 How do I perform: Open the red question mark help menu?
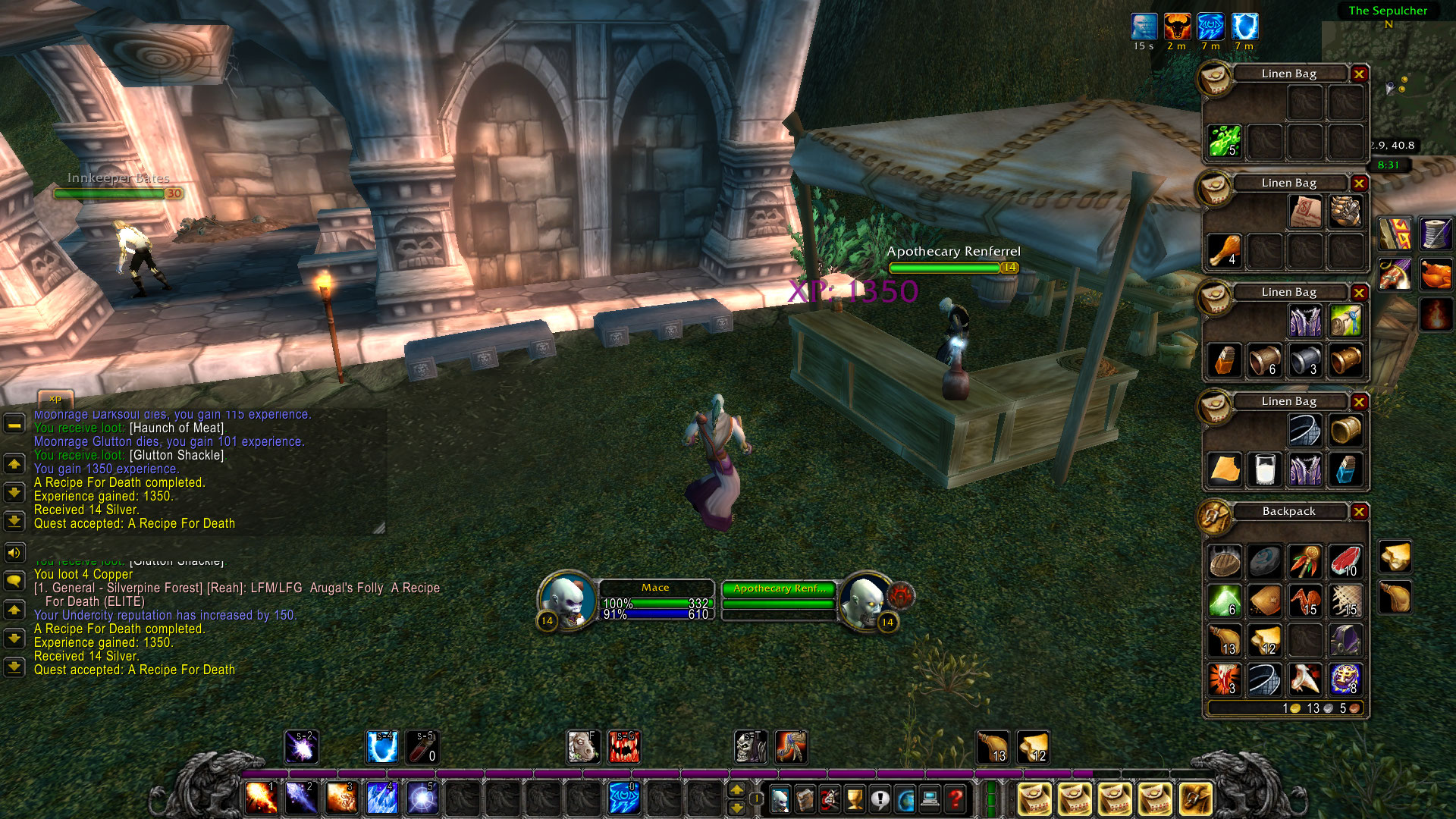coord(955,799)
